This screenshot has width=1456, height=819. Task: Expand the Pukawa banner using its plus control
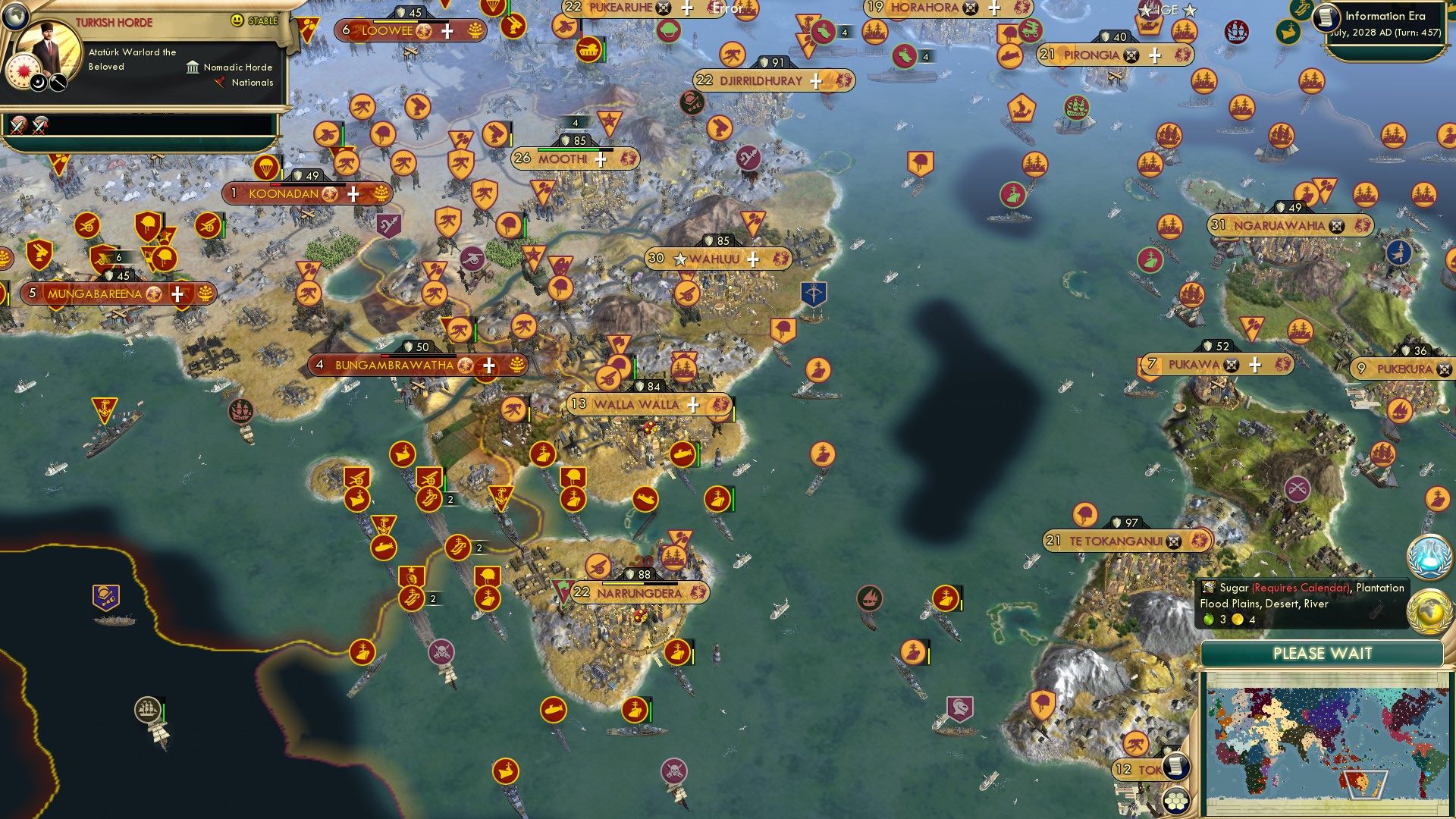tap(1257, 364)
